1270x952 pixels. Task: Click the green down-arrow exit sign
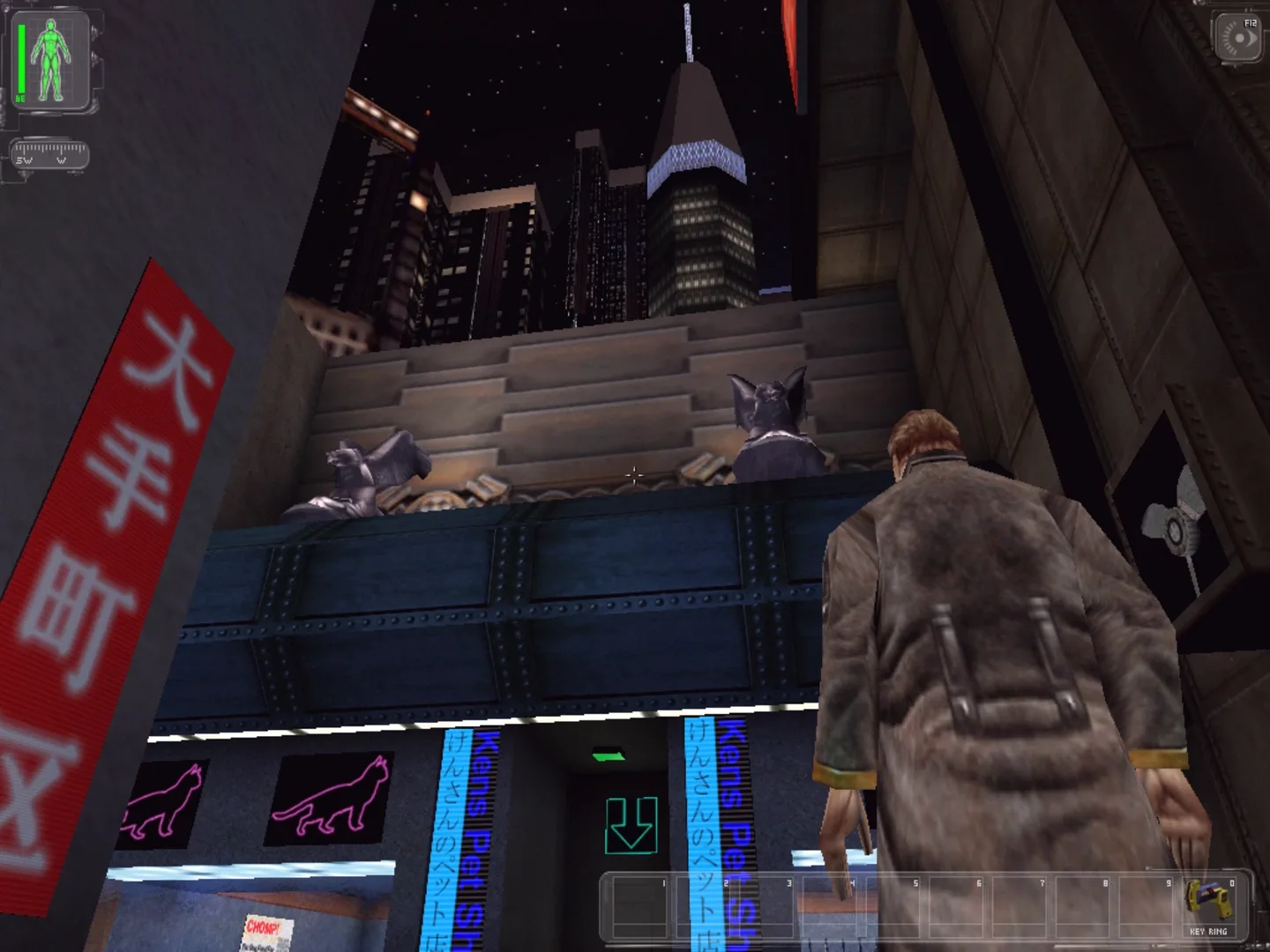click(631, 826)
